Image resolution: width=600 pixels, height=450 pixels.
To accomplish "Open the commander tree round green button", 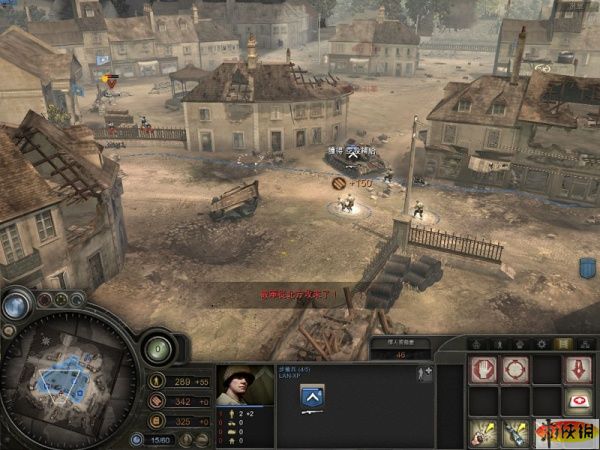I will (x=157, y=348).
